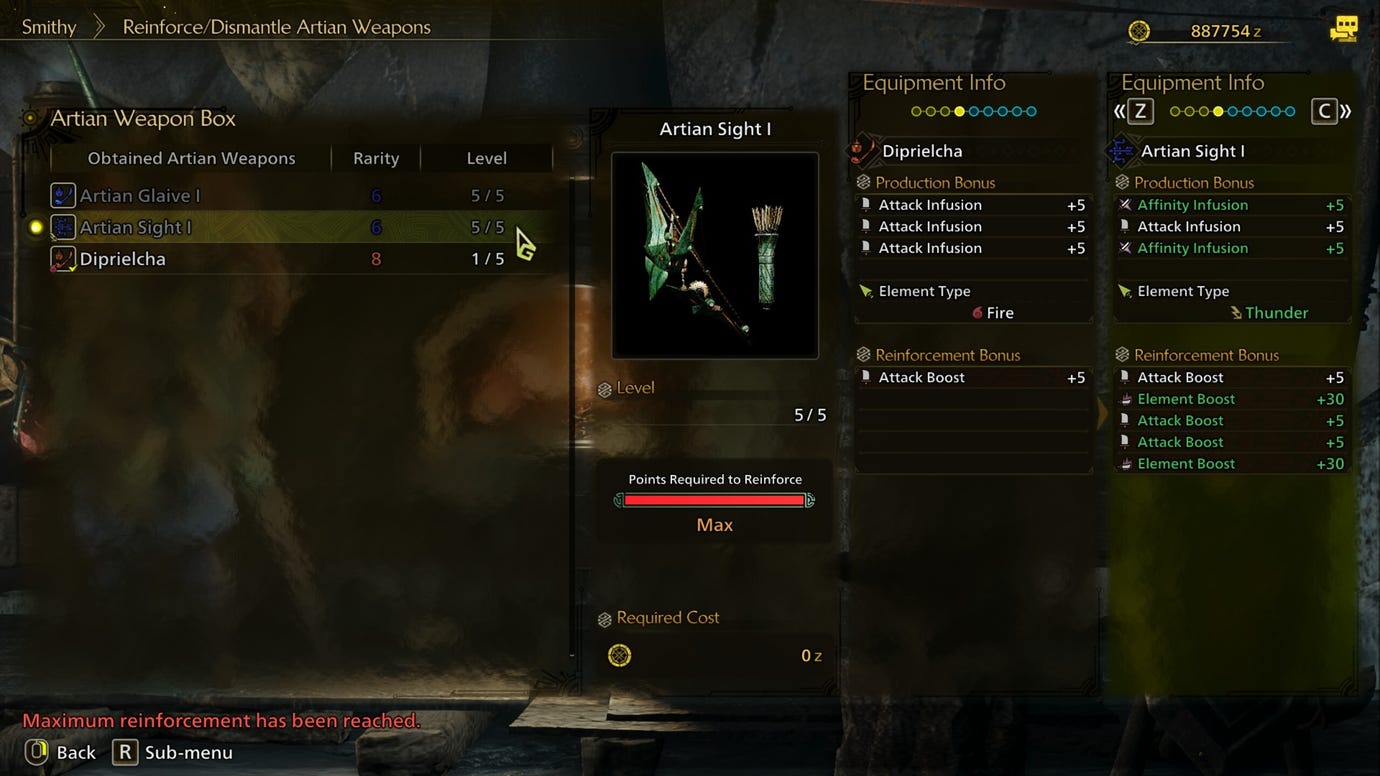1380x776 pixels.
Task: Click the Attack Infusion icon for Diprielcha
Action: point(866,204)
